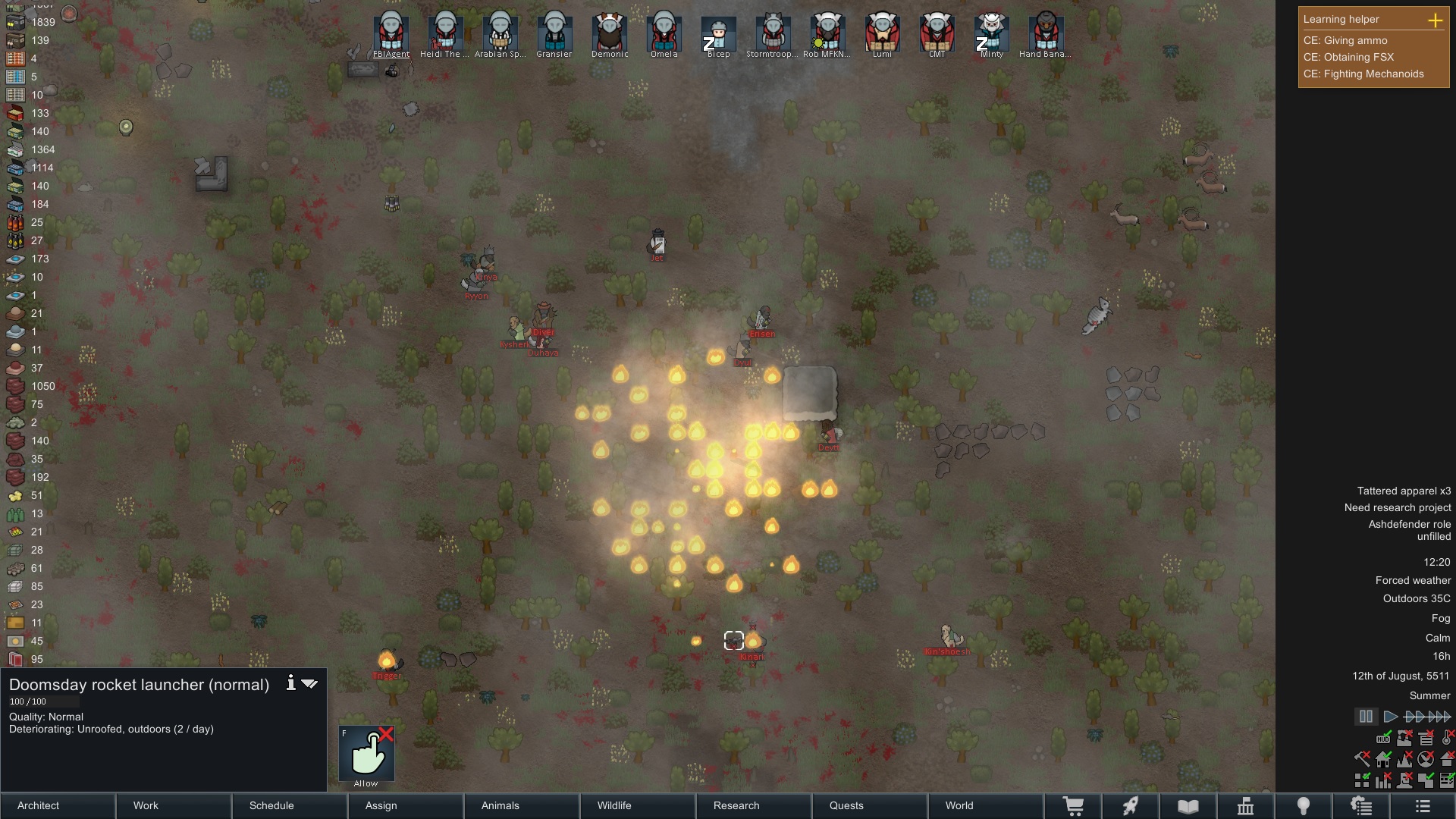Select triple-speed game playback
The height and width of the screenshot is (819, 1456).
point(1438,716)
